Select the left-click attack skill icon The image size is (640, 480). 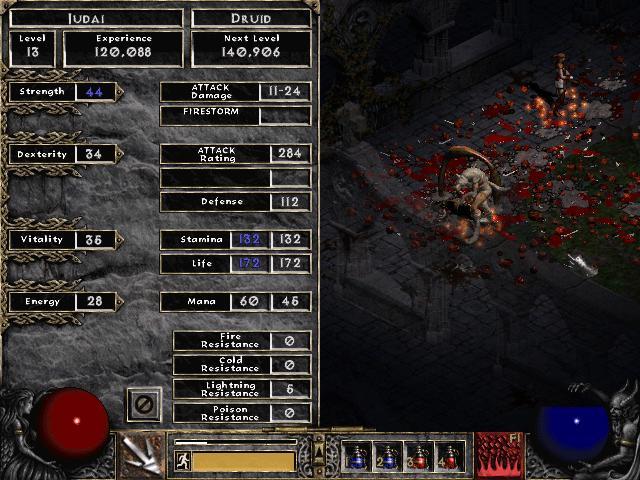(142, 455)
